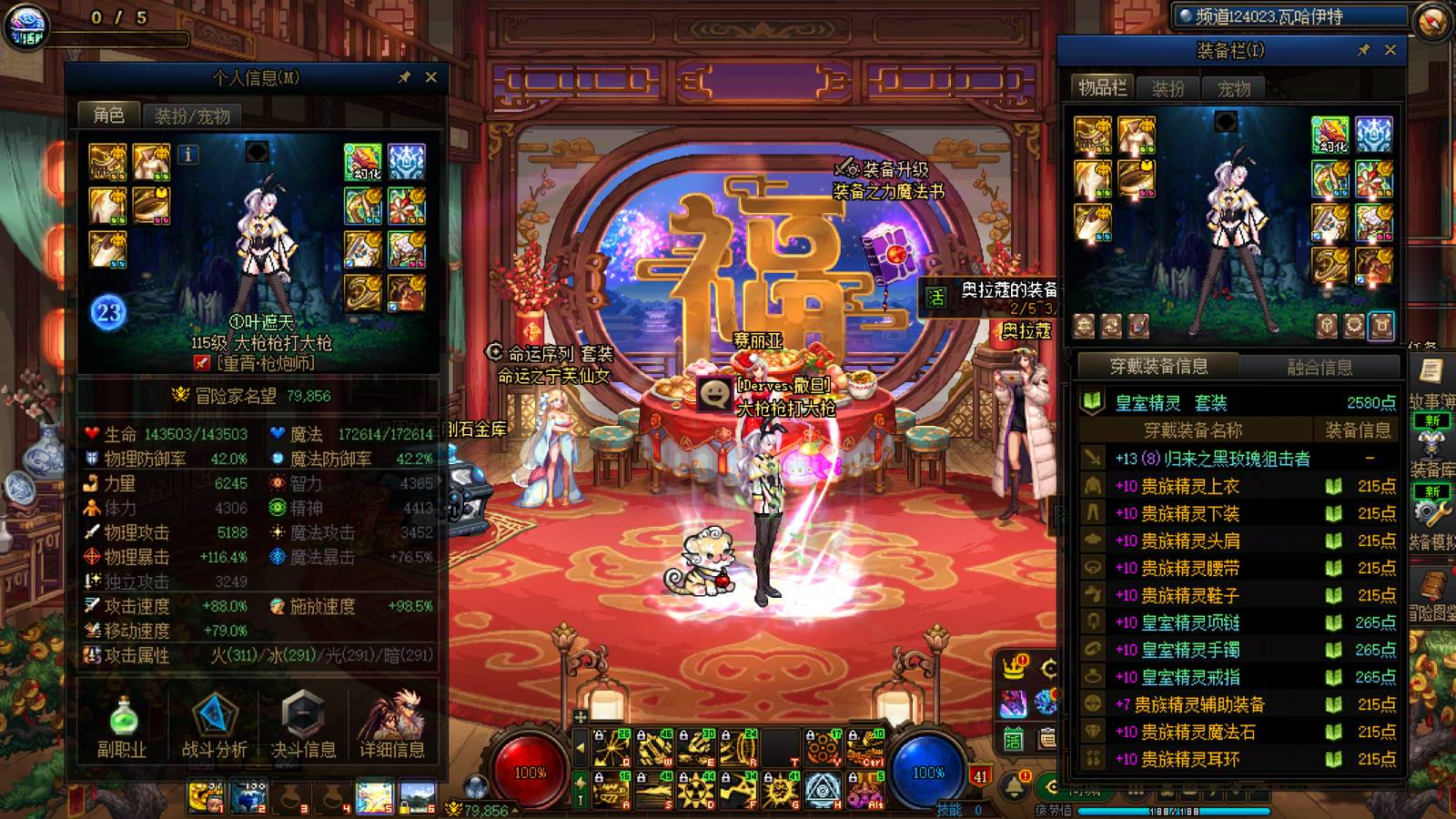Switch to the 装扮 tab in equipment window

[x=1168, y=88]
